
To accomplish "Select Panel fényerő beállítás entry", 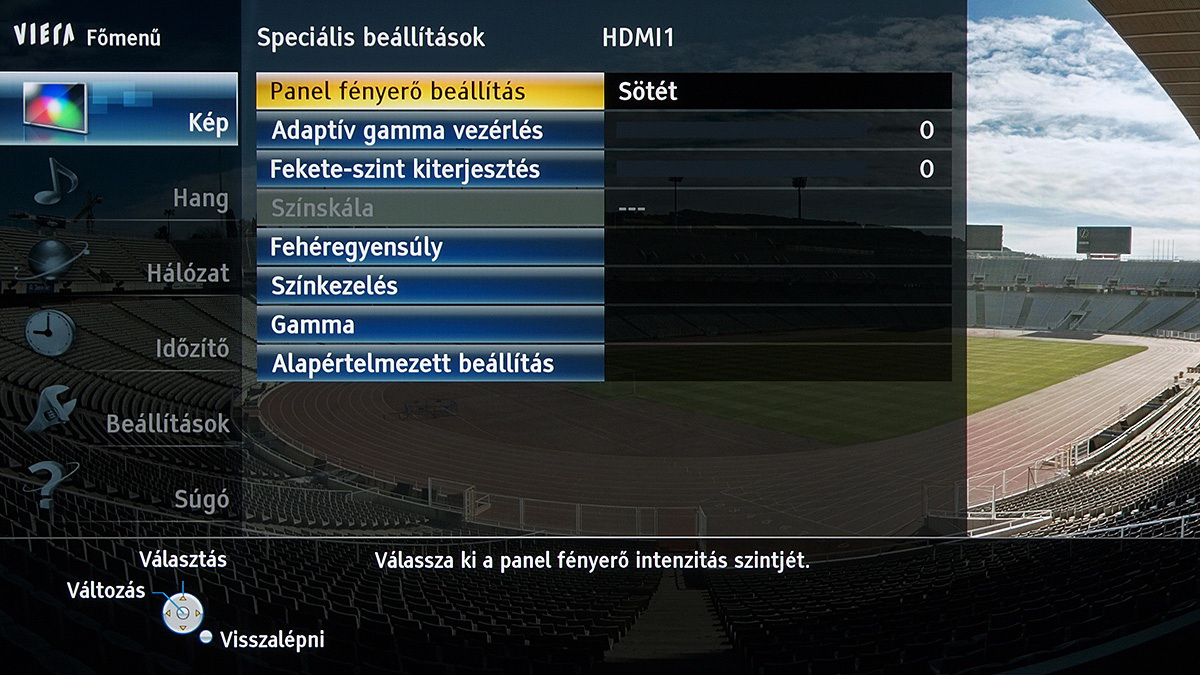I will [430, 91].
